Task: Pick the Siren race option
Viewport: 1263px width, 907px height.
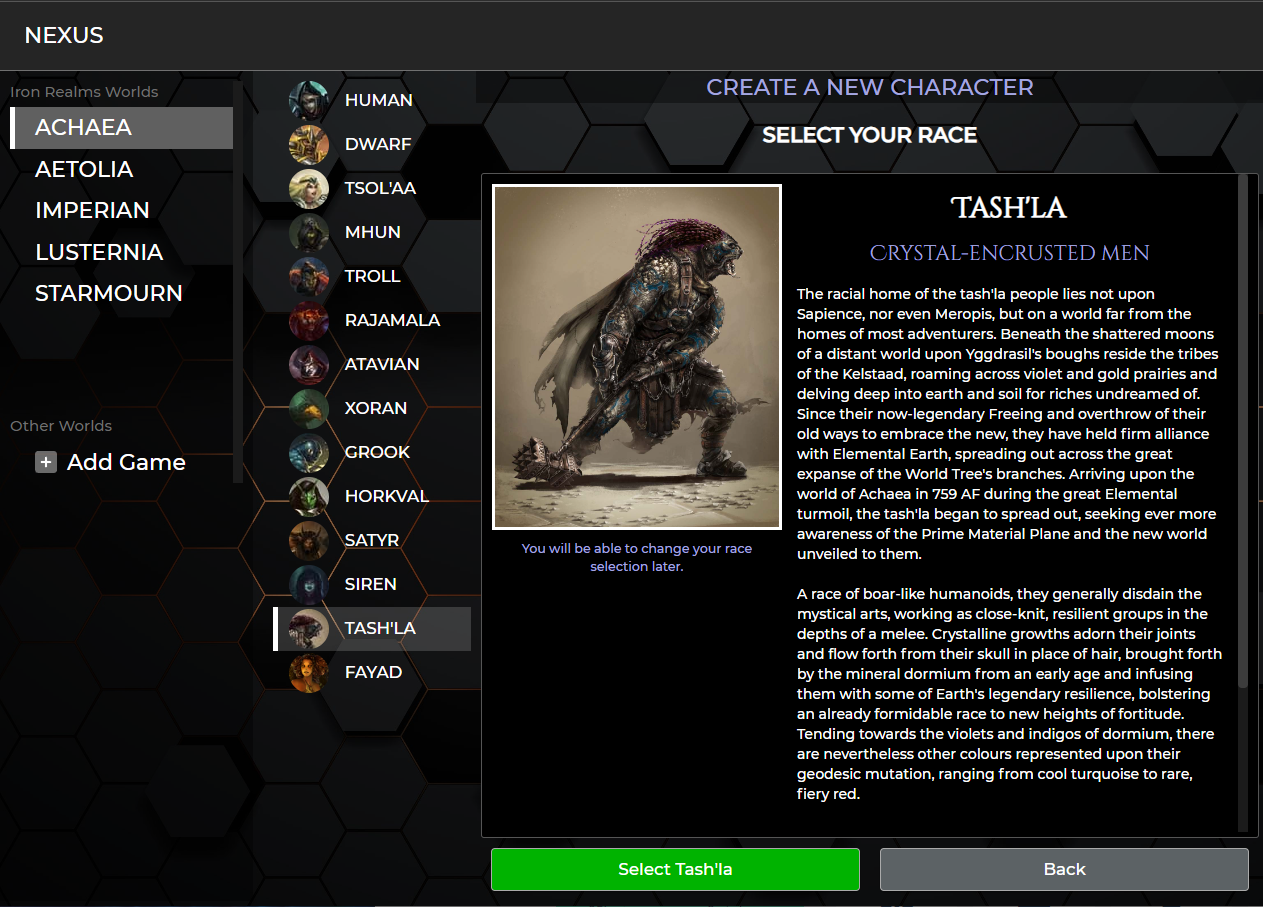Action: pos(370,584)
